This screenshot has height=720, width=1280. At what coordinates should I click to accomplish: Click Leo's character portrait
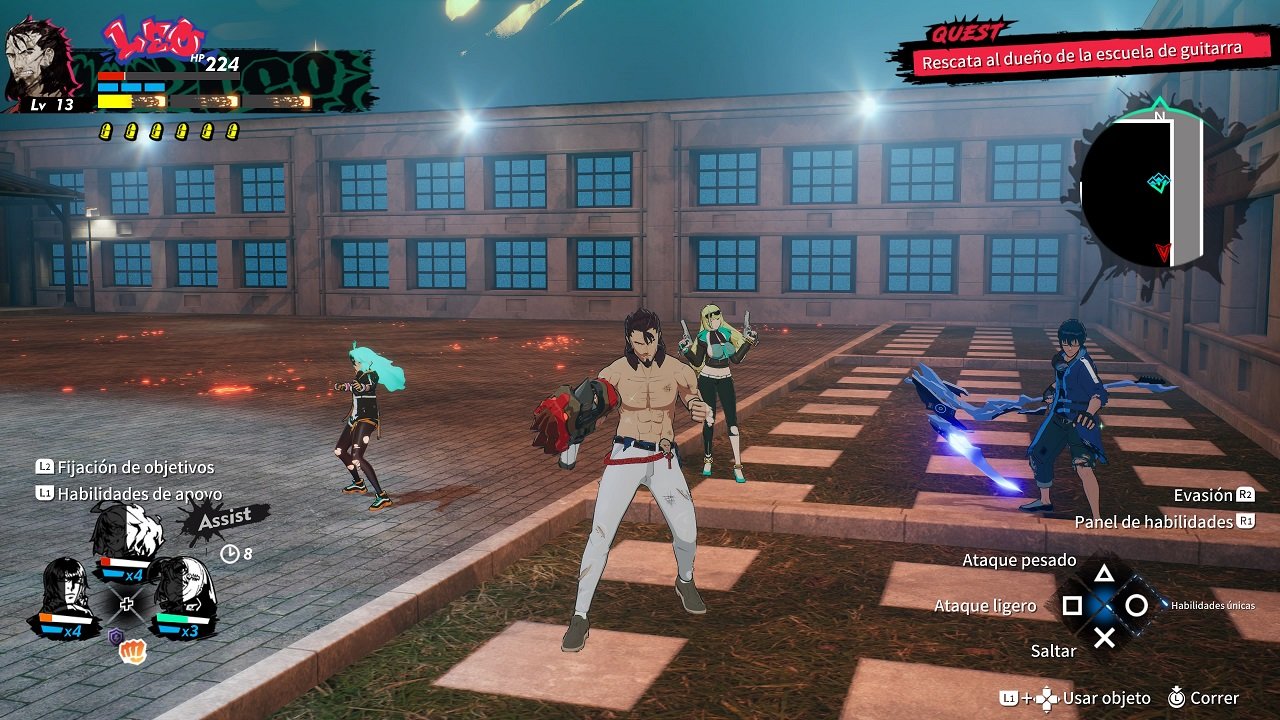[x=40, y=62]
